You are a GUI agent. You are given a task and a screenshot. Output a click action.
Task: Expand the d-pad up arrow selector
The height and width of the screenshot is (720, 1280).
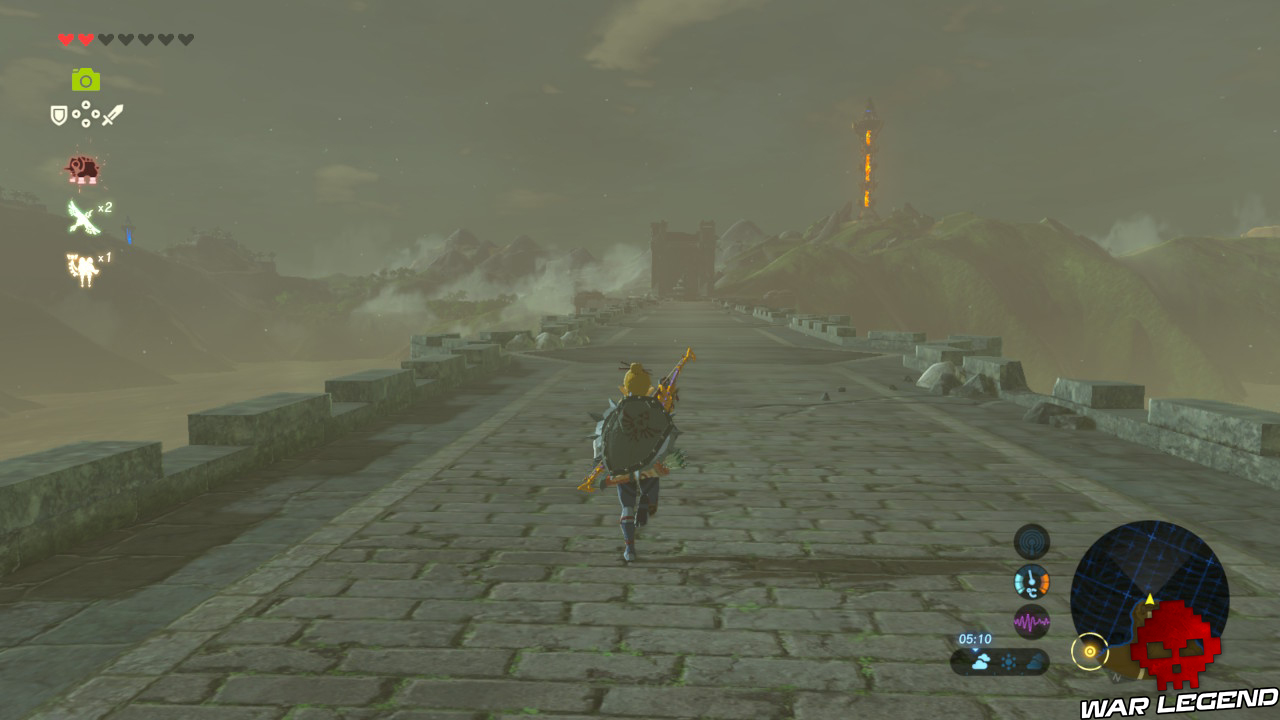pos(86,104)
